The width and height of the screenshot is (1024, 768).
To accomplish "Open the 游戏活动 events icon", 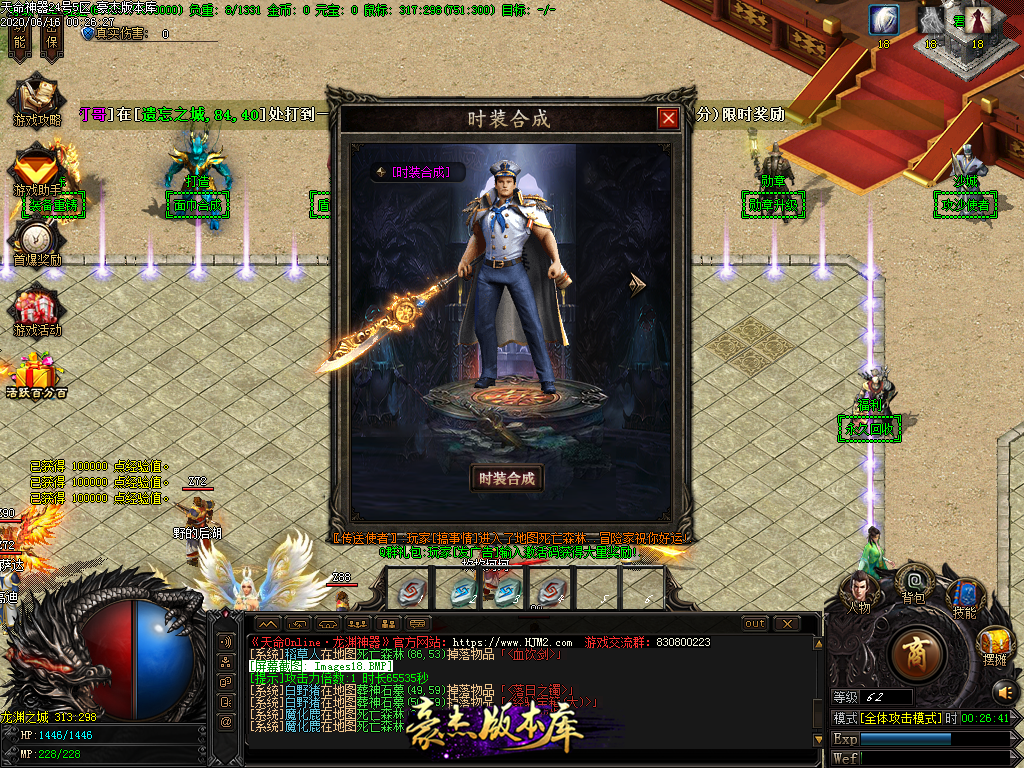I will coord(37,308).
